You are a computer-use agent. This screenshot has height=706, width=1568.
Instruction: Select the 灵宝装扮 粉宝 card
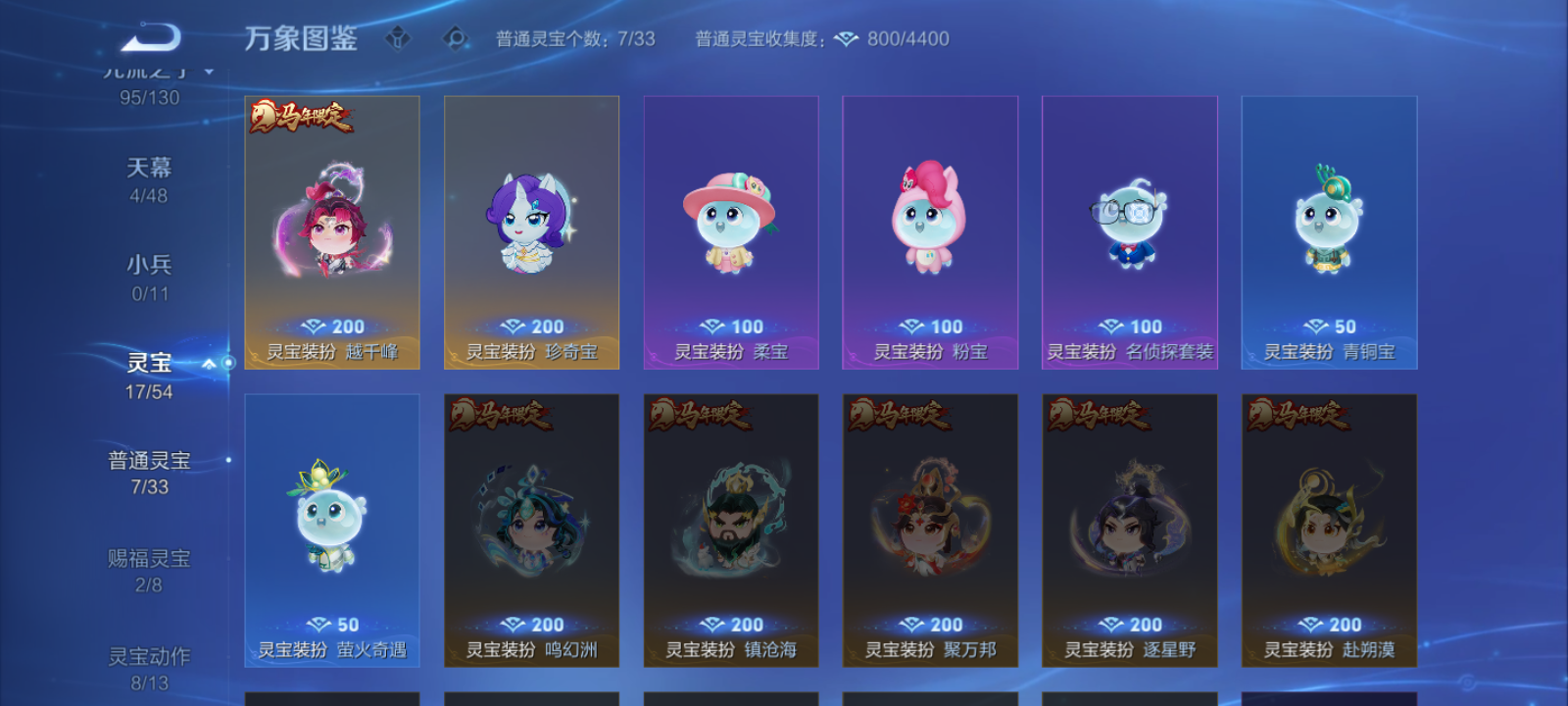(x=931, y=232)
